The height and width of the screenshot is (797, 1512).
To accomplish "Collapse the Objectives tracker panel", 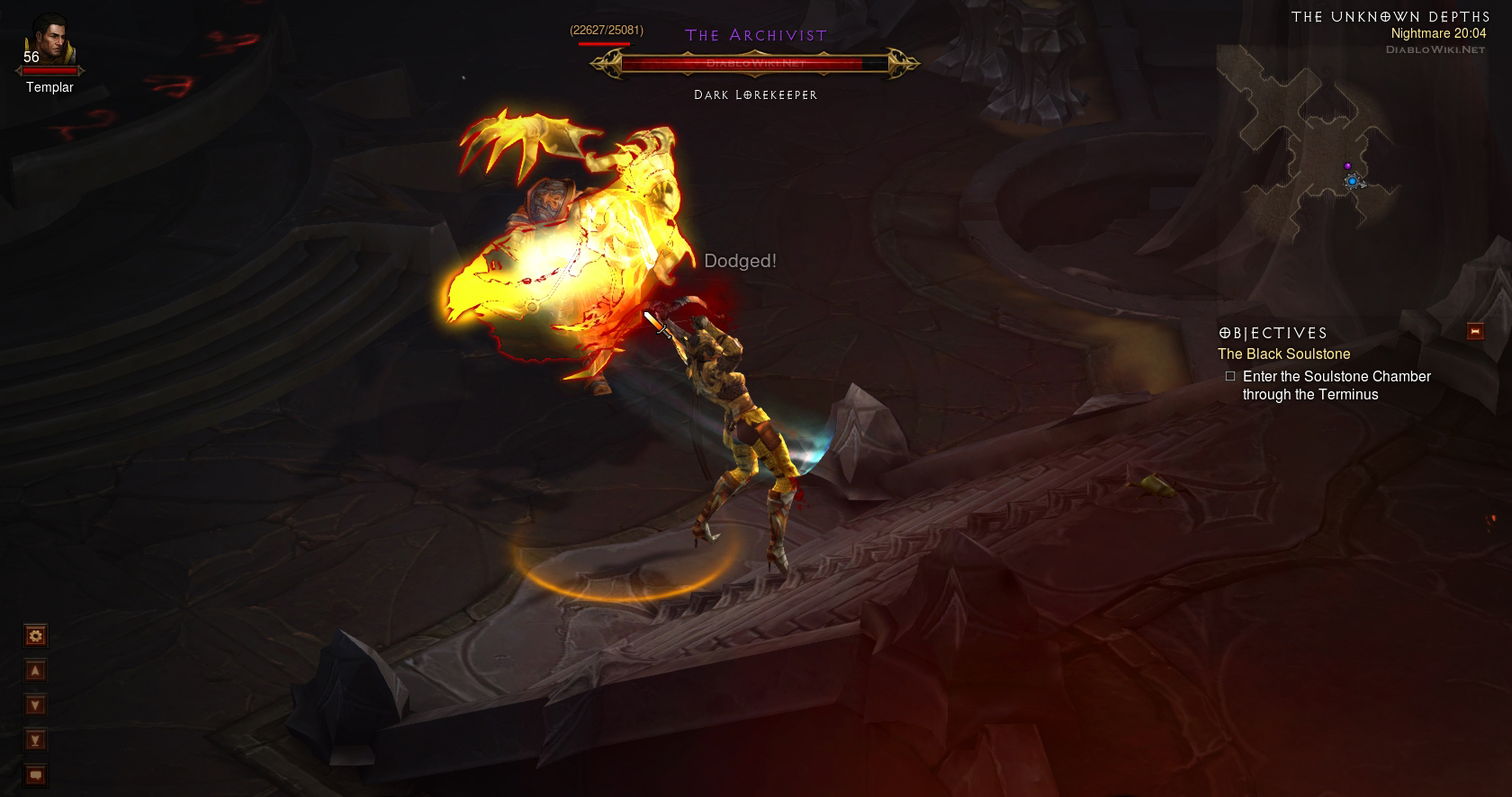I will [1474, 332].
